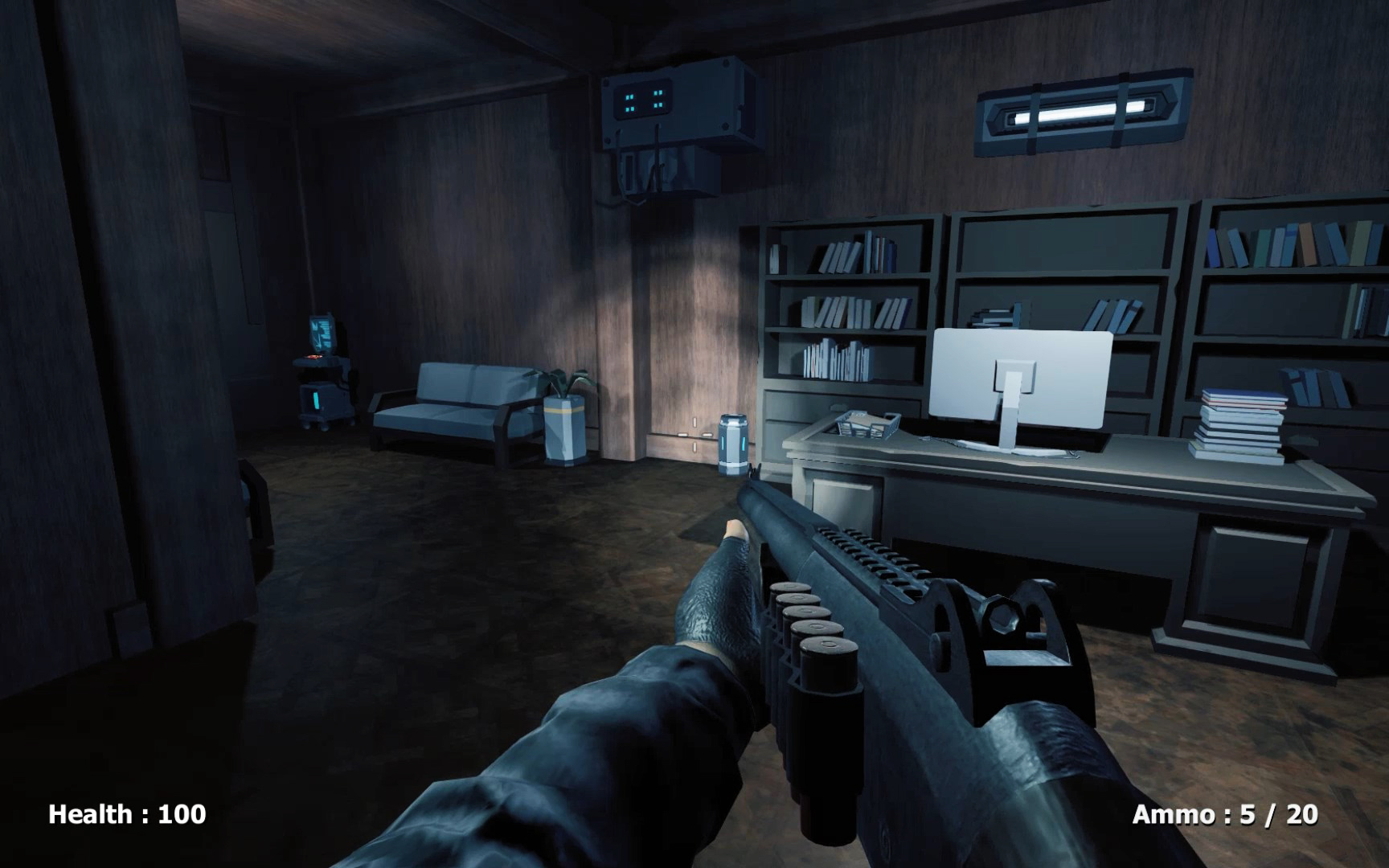Click the wire basket on the desk
The height and width of the screenshot is (868, 1389).
[x=870, y=424]
